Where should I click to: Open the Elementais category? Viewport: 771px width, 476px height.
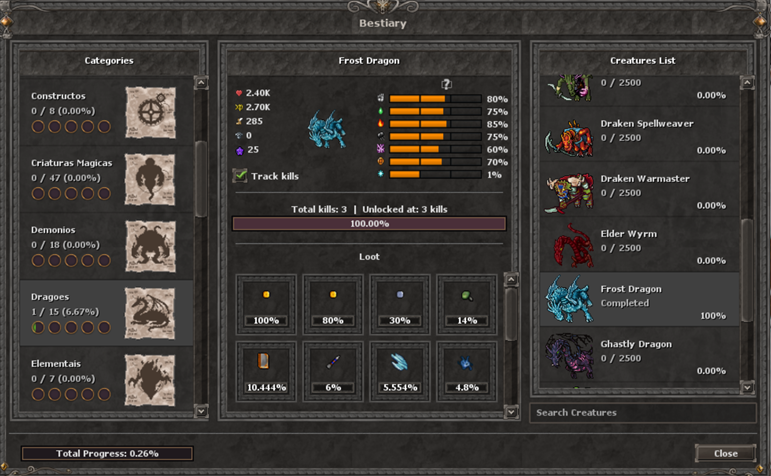(106, 378)
